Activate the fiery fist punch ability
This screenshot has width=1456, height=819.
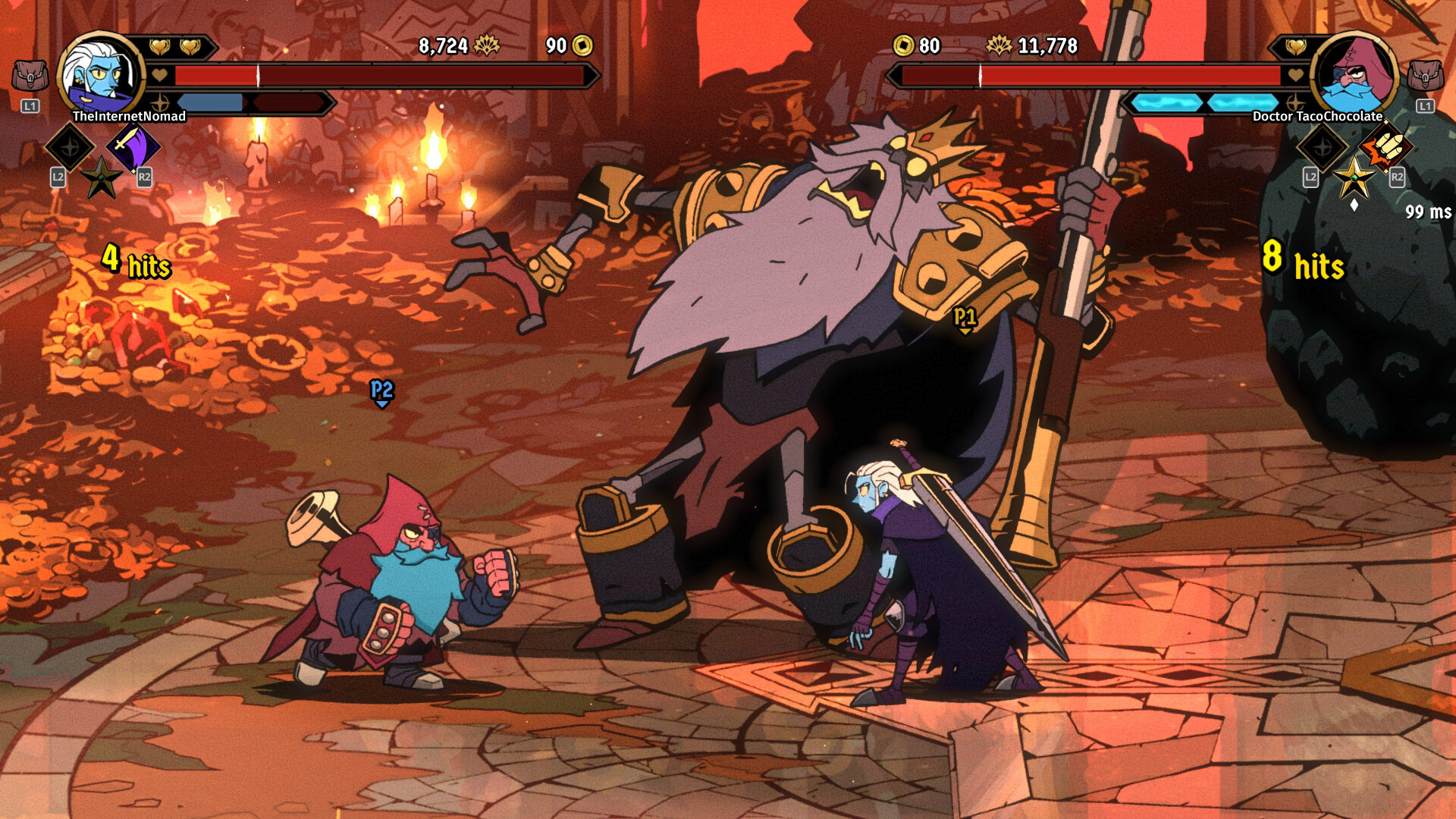tap(1386, 146)
